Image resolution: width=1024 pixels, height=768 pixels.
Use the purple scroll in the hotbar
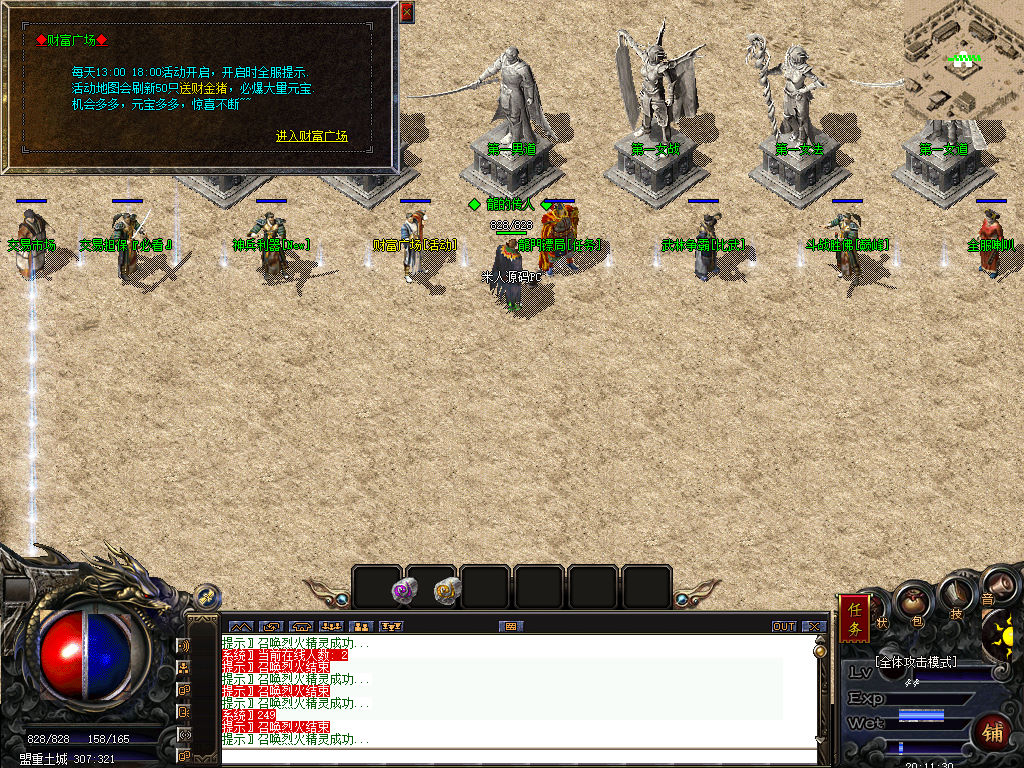point(404,590)
